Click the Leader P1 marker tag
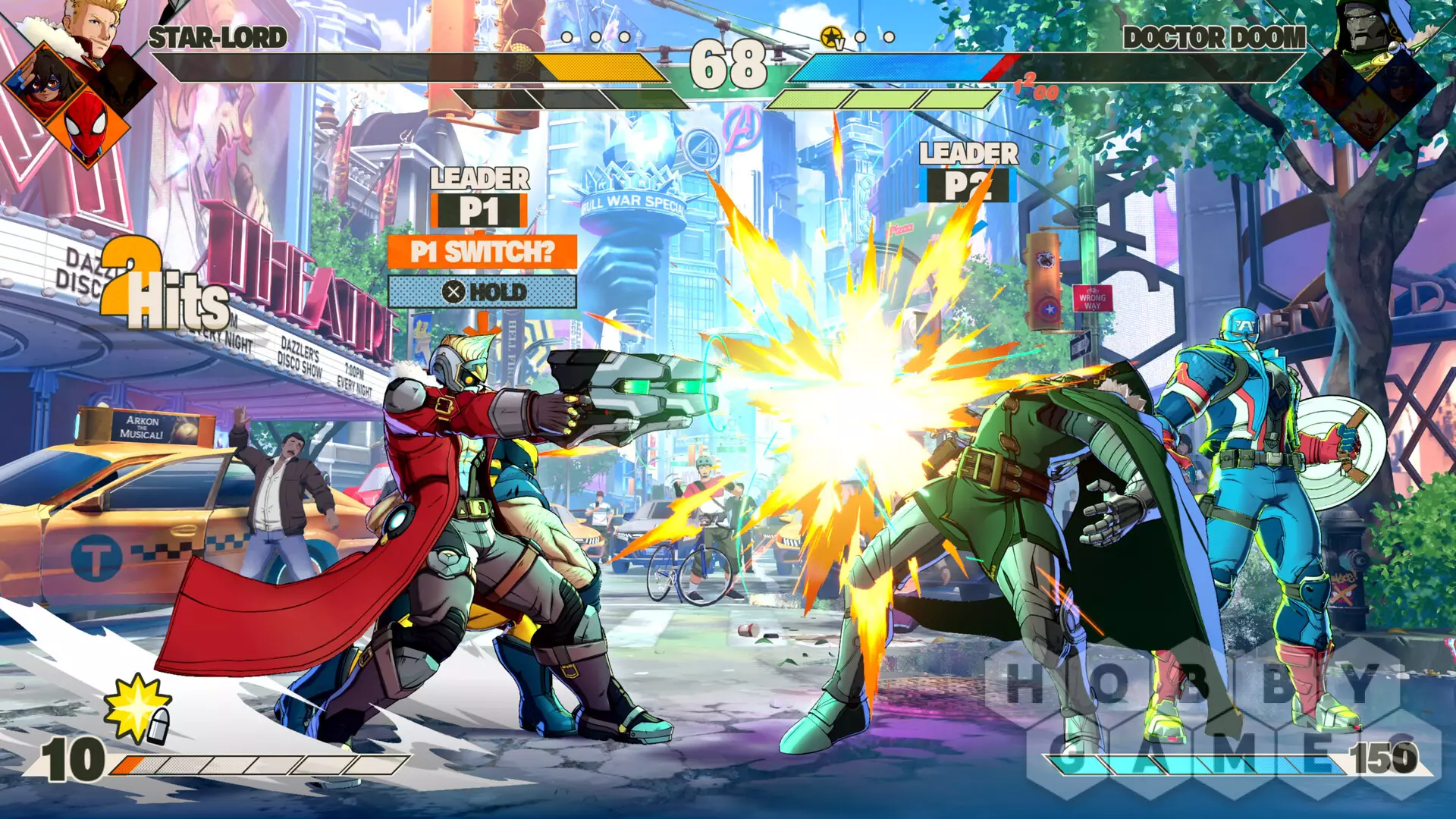This screenshot has height=819, width=1456. tap(479, 210)
